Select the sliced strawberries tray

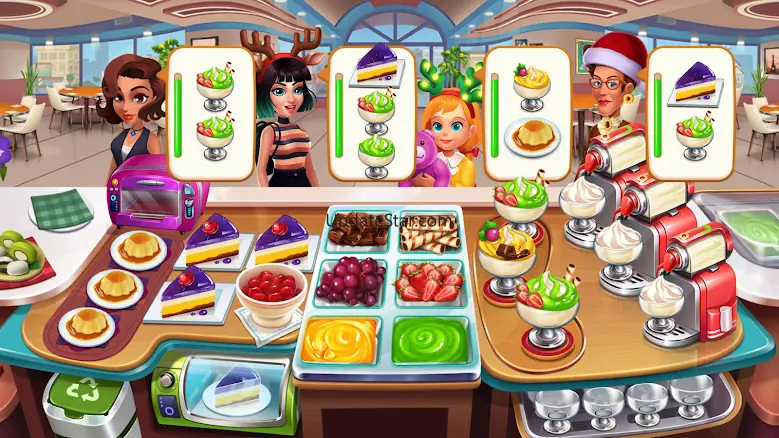tap(428, 283)
